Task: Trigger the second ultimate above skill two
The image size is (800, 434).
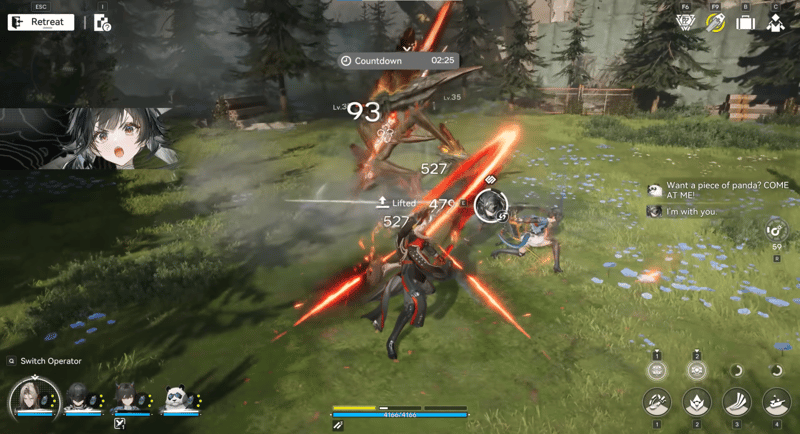Action: point(697,370)
